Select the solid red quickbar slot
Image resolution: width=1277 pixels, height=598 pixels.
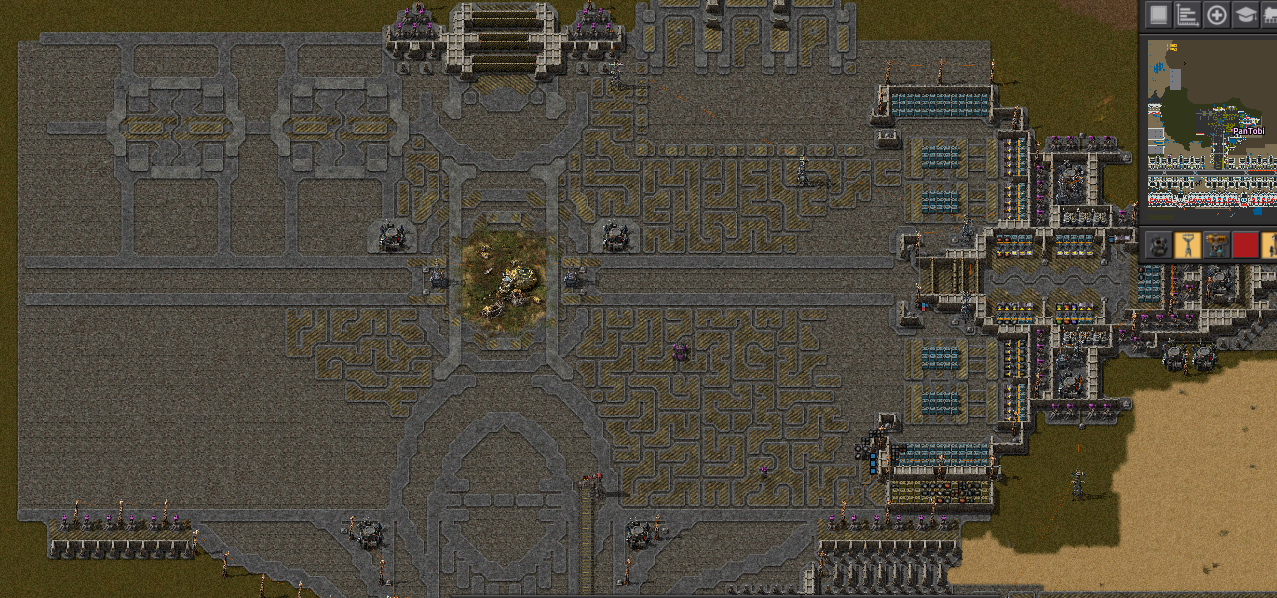tap(1245, 245)
